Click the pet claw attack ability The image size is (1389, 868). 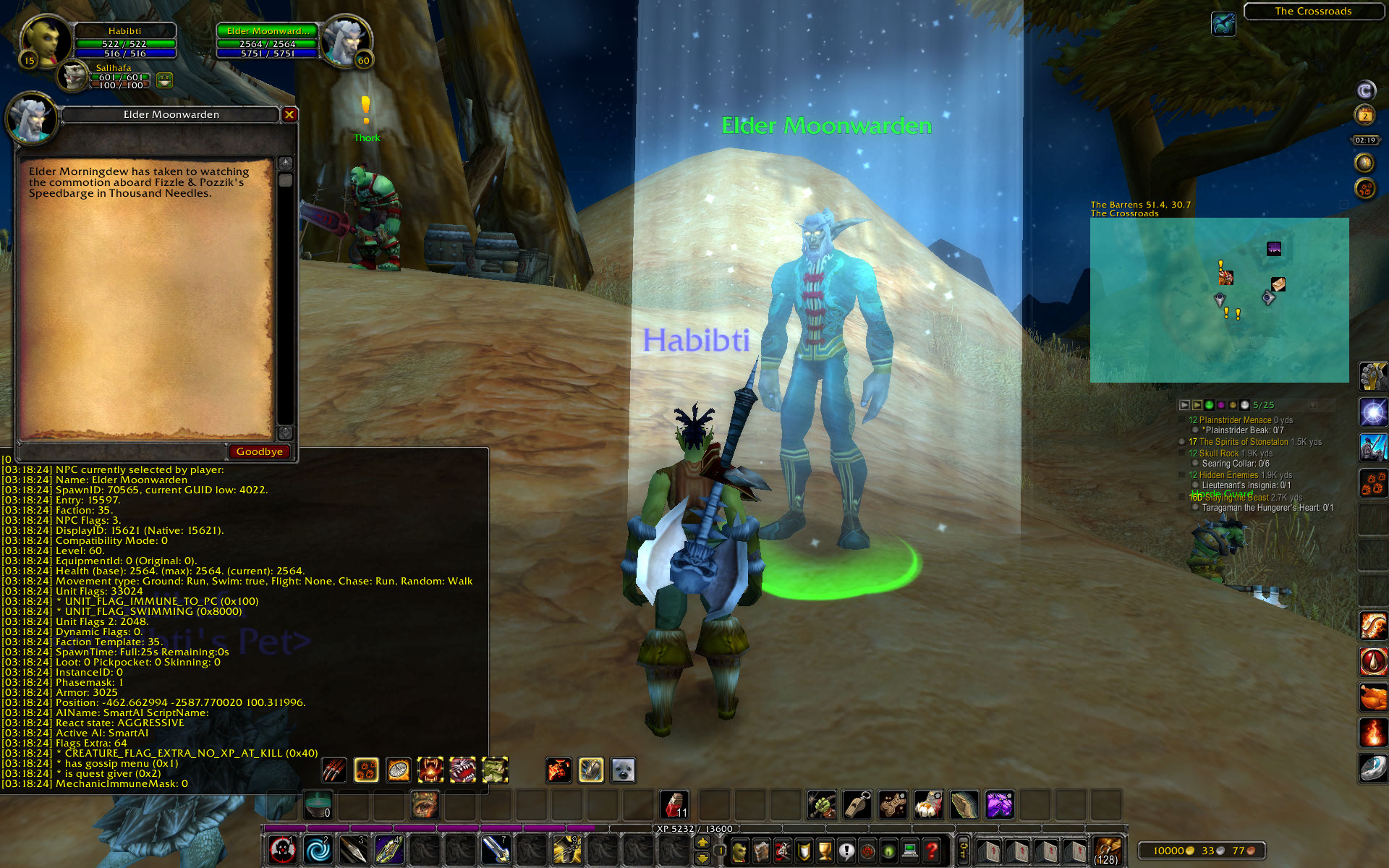[x=334, y=770]
